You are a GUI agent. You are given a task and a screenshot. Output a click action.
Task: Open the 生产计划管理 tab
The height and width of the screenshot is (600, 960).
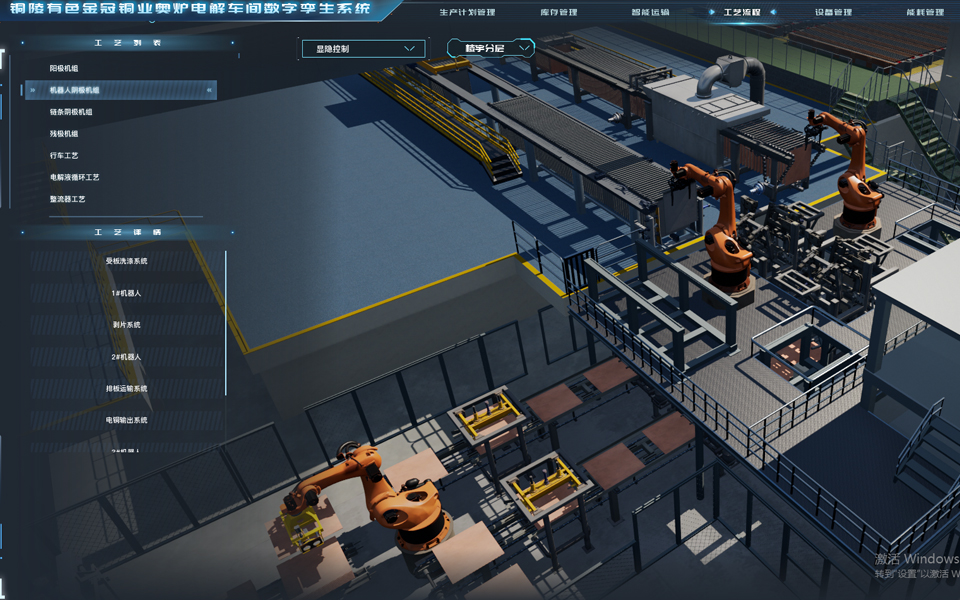tap(467, 12)
